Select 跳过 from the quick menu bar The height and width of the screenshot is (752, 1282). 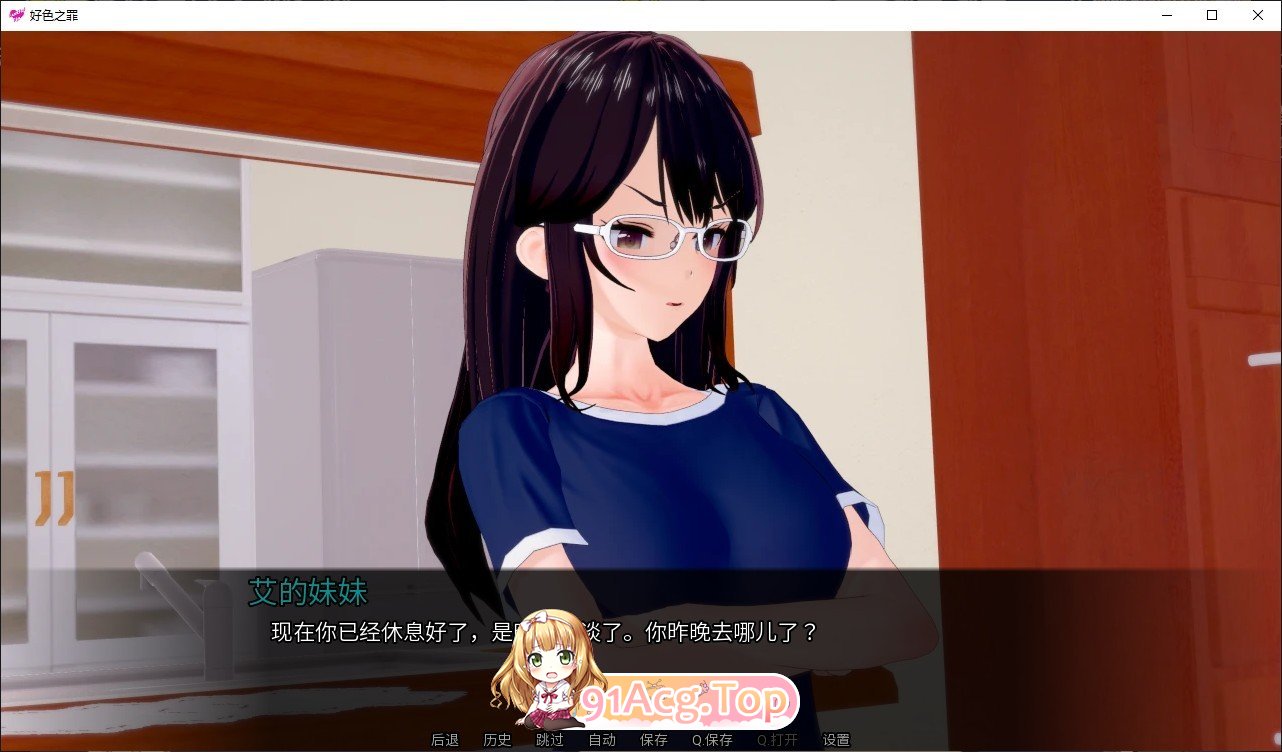pyautogui.click(x=548, y=740)
